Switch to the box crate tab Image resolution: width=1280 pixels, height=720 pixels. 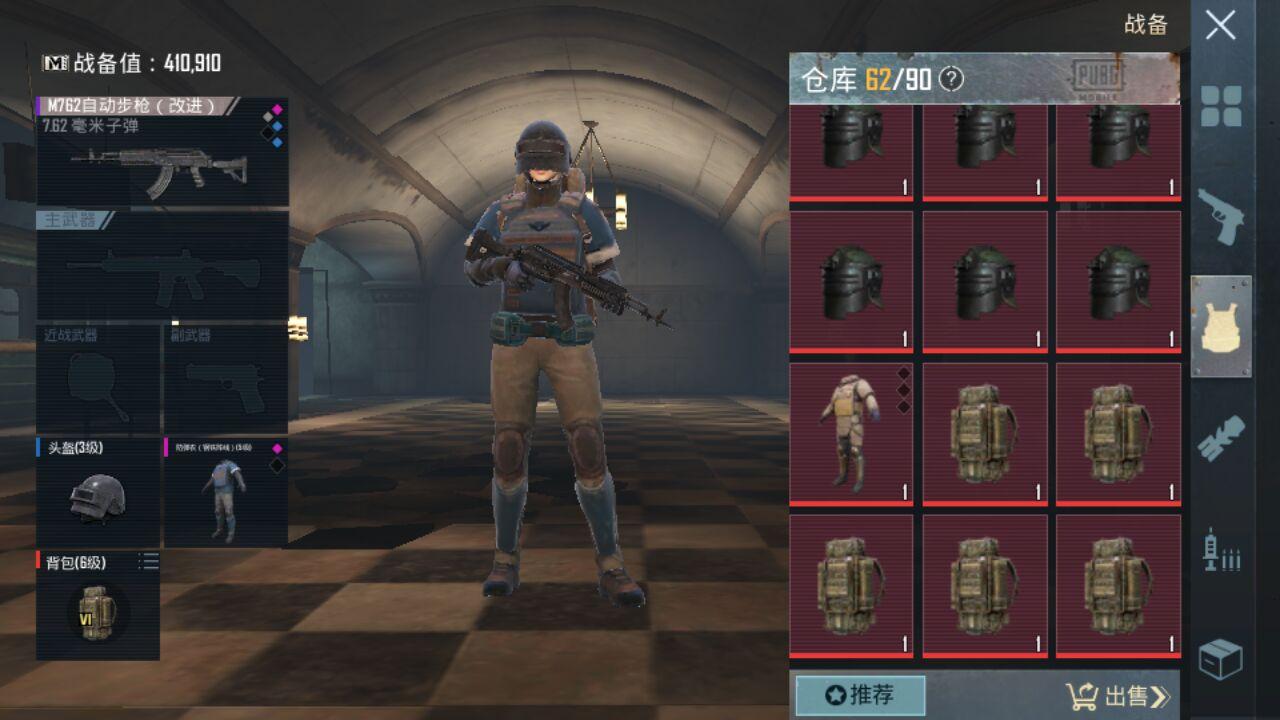pyautogui.click(x=1221, y=659)
